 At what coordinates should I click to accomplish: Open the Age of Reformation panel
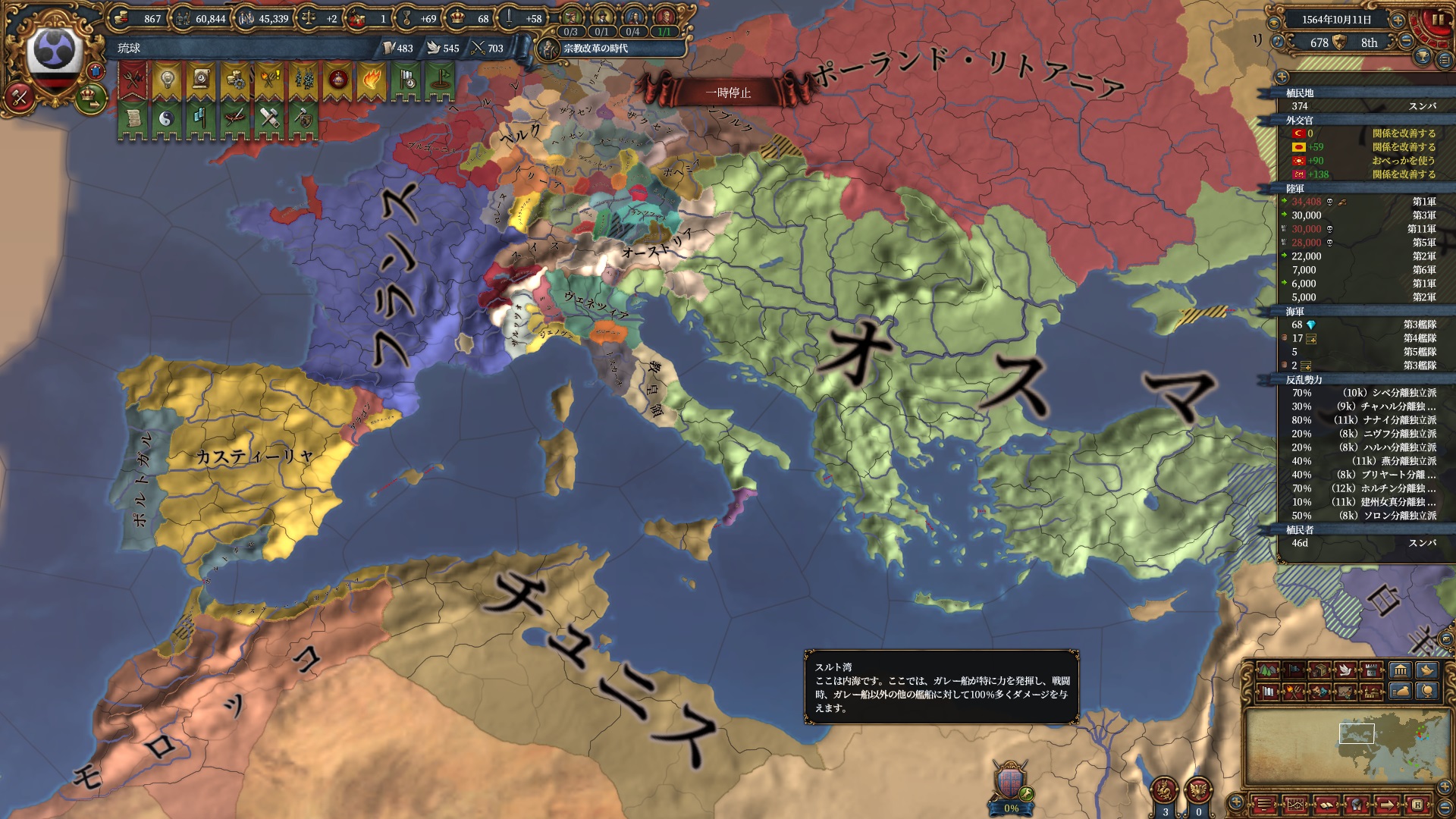596,49
